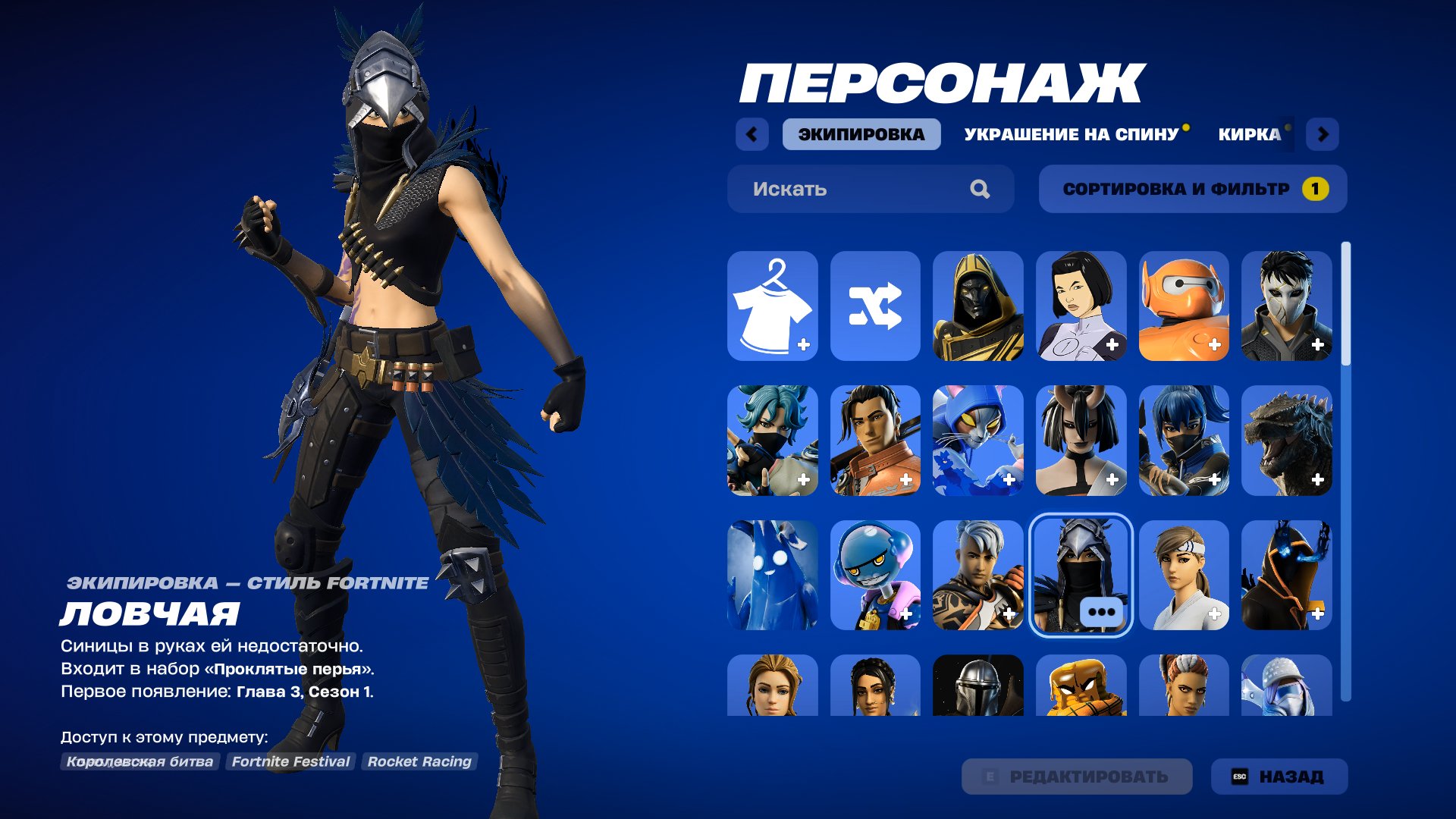Click the search magnifying glass icon

pos(982,189)
